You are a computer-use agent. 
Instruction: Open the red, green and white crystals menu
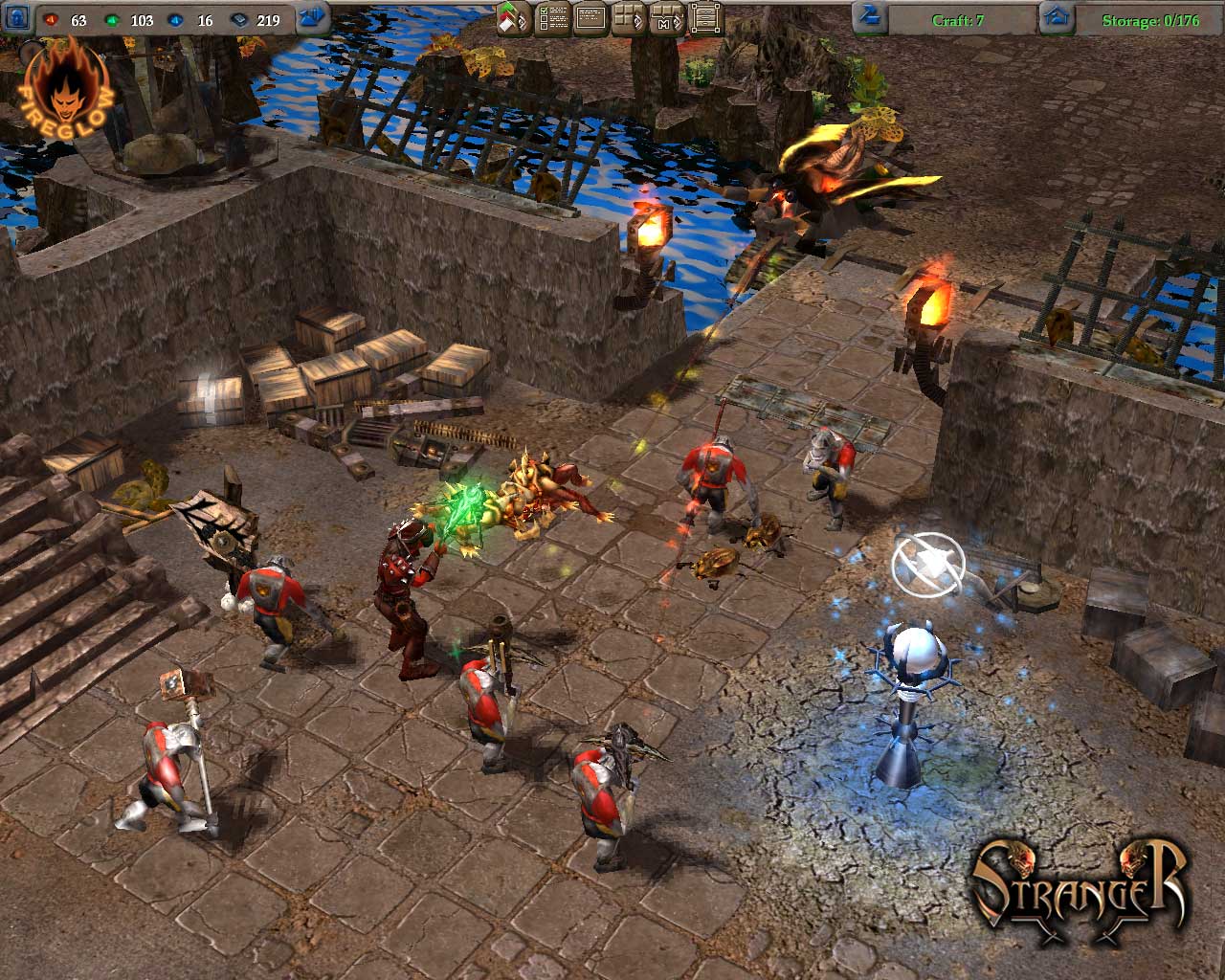[x=514, y=18]
